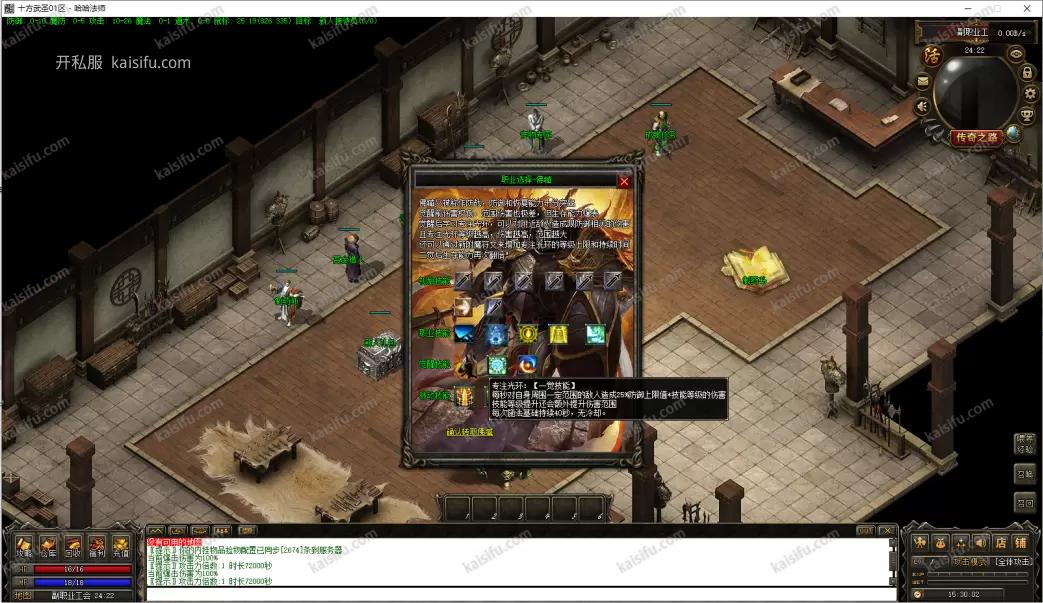
Task: Open the 店 shop button
Action: point(1000,542)
